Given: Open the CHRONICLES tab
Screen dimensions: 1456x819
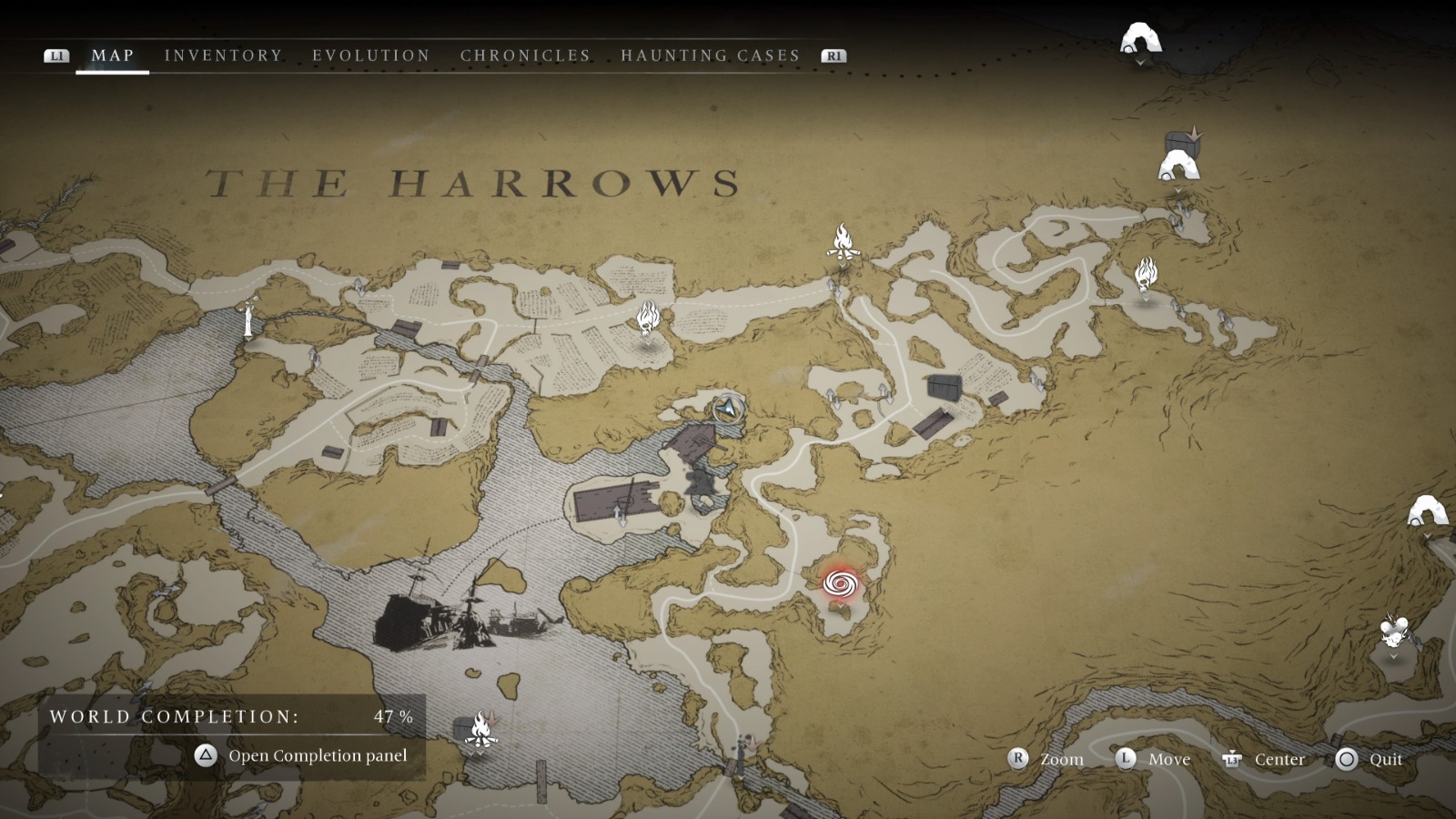Looking at the screenshot, I should click(x=525, y=55).
